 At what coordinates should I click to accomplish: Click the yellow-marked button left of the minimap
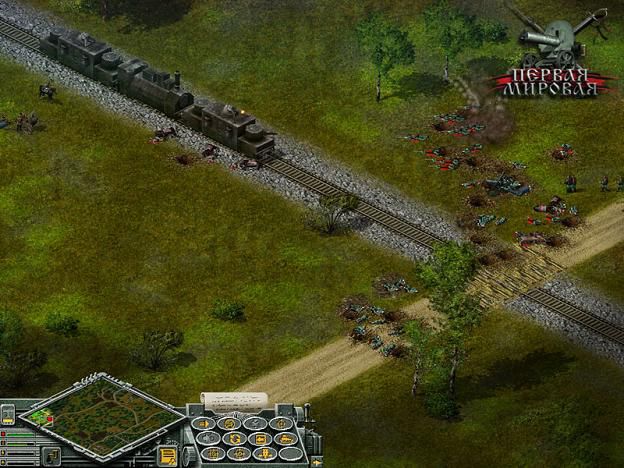click(x=8, y=415)
